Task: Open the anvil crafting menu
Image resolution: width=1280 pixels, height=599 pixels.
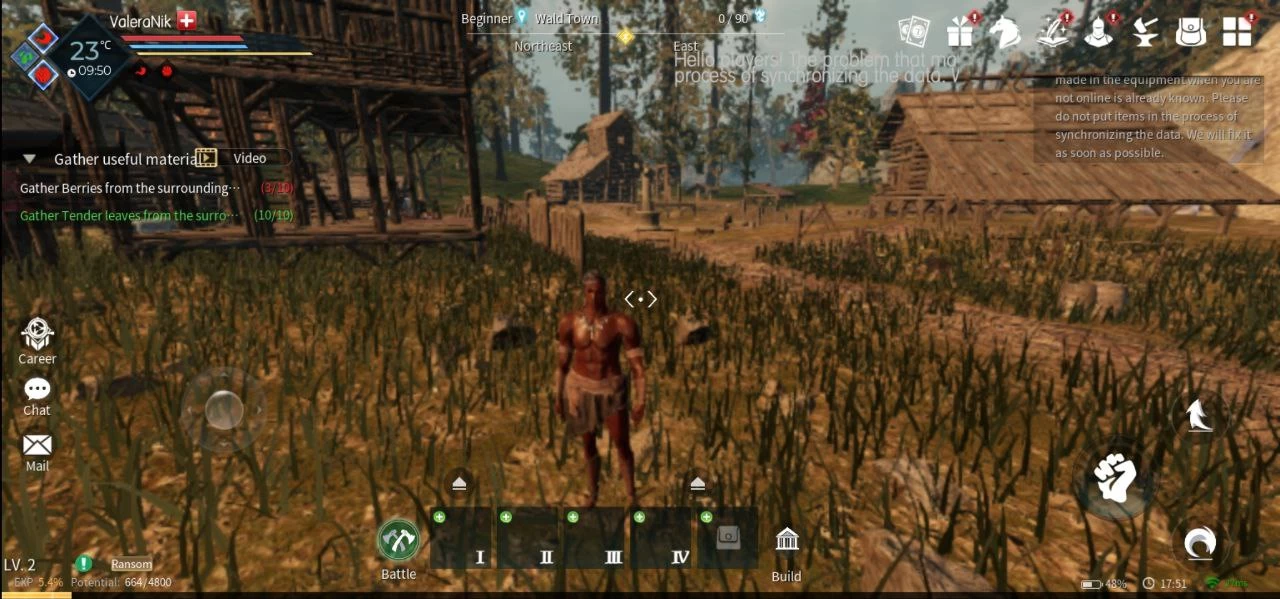Action: coord(1144,32)
